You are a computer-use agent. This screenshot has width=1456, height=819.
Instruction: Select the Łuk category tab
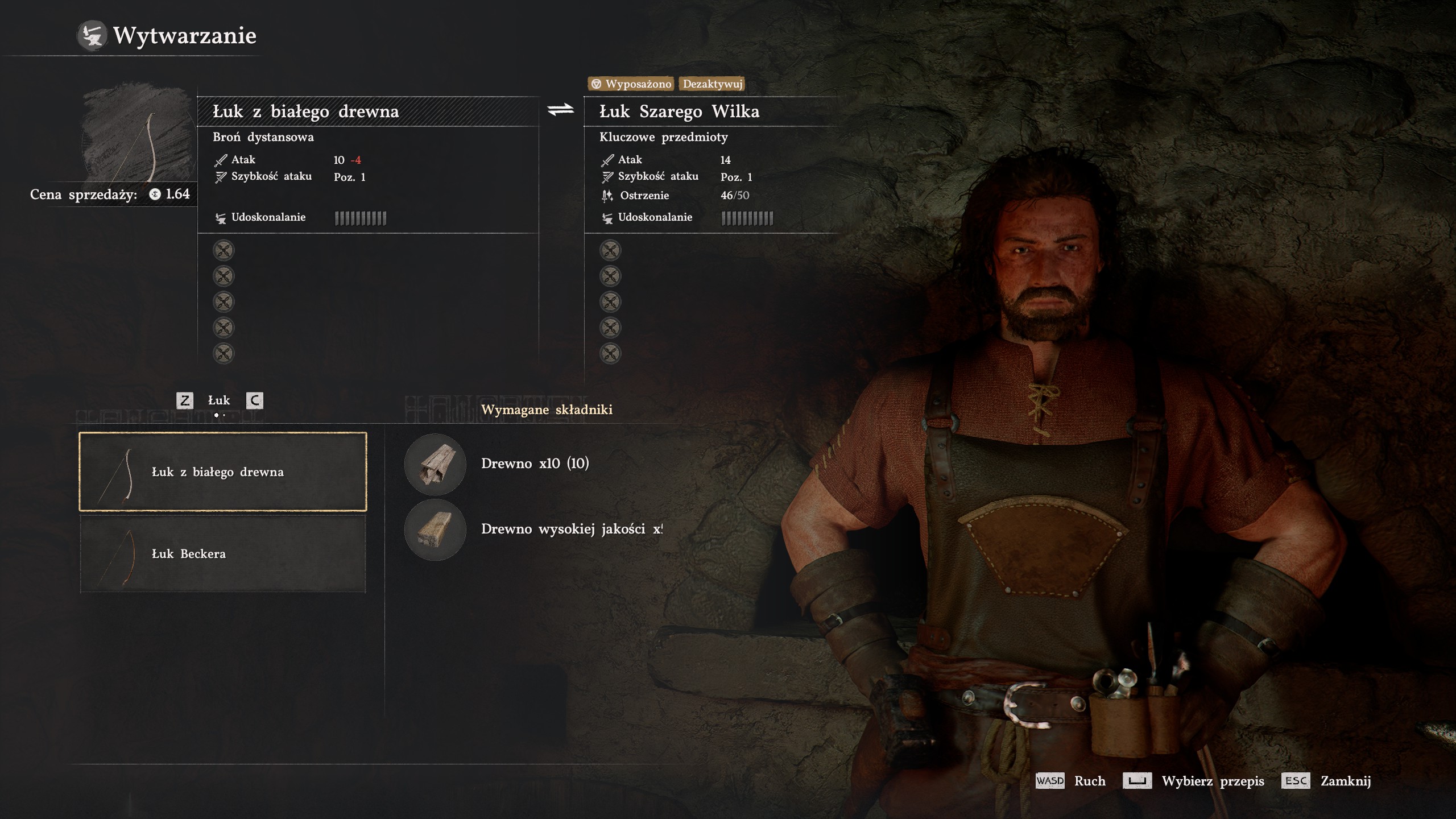tap(219, 400)
